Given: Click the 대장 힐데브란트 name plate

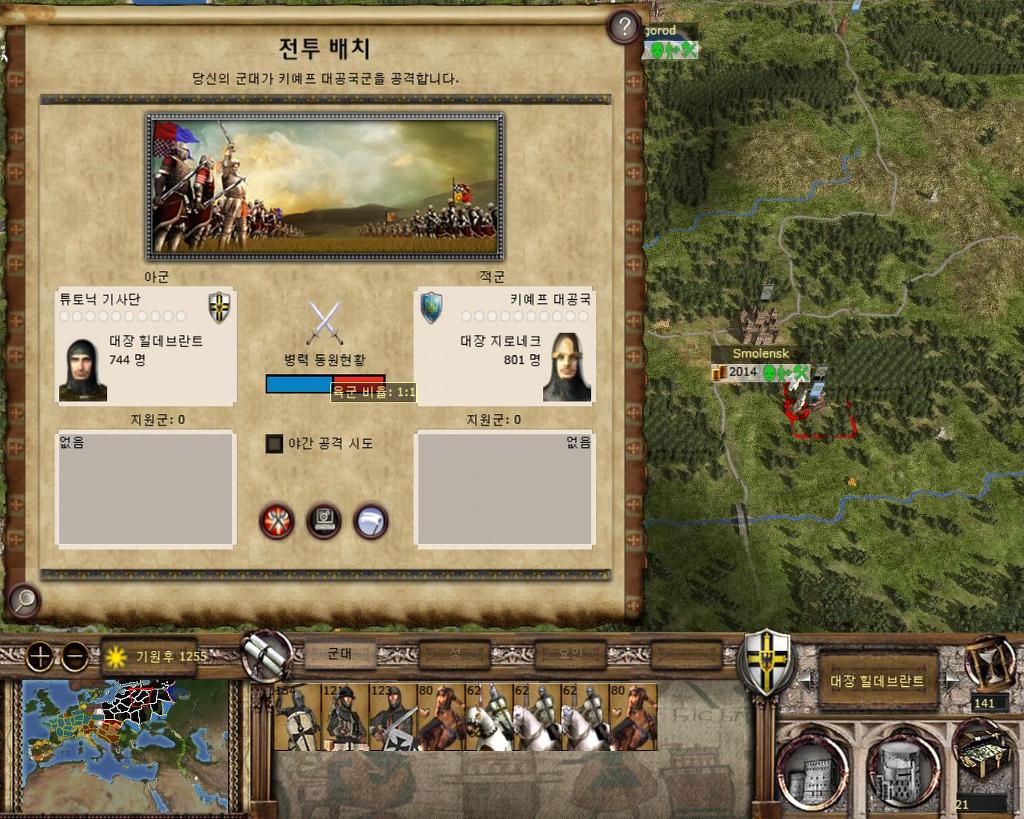Looking at the screenshot, I should pos(877,682).
